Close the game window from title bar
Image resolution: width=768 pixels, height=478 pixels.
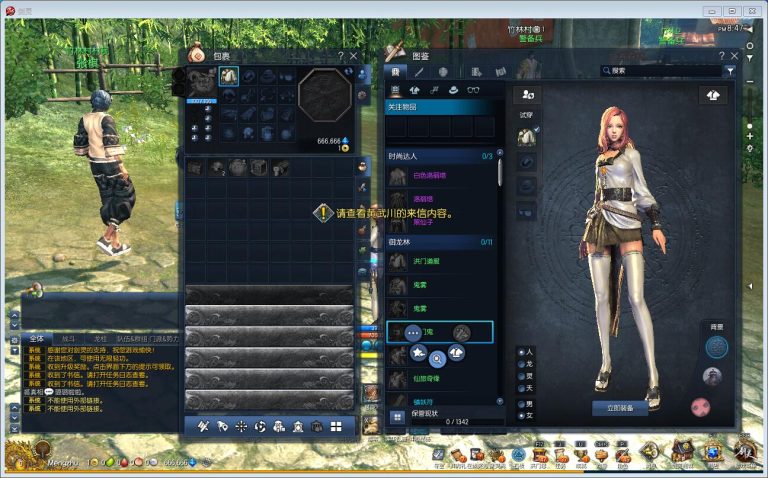[x=750, y=10]
